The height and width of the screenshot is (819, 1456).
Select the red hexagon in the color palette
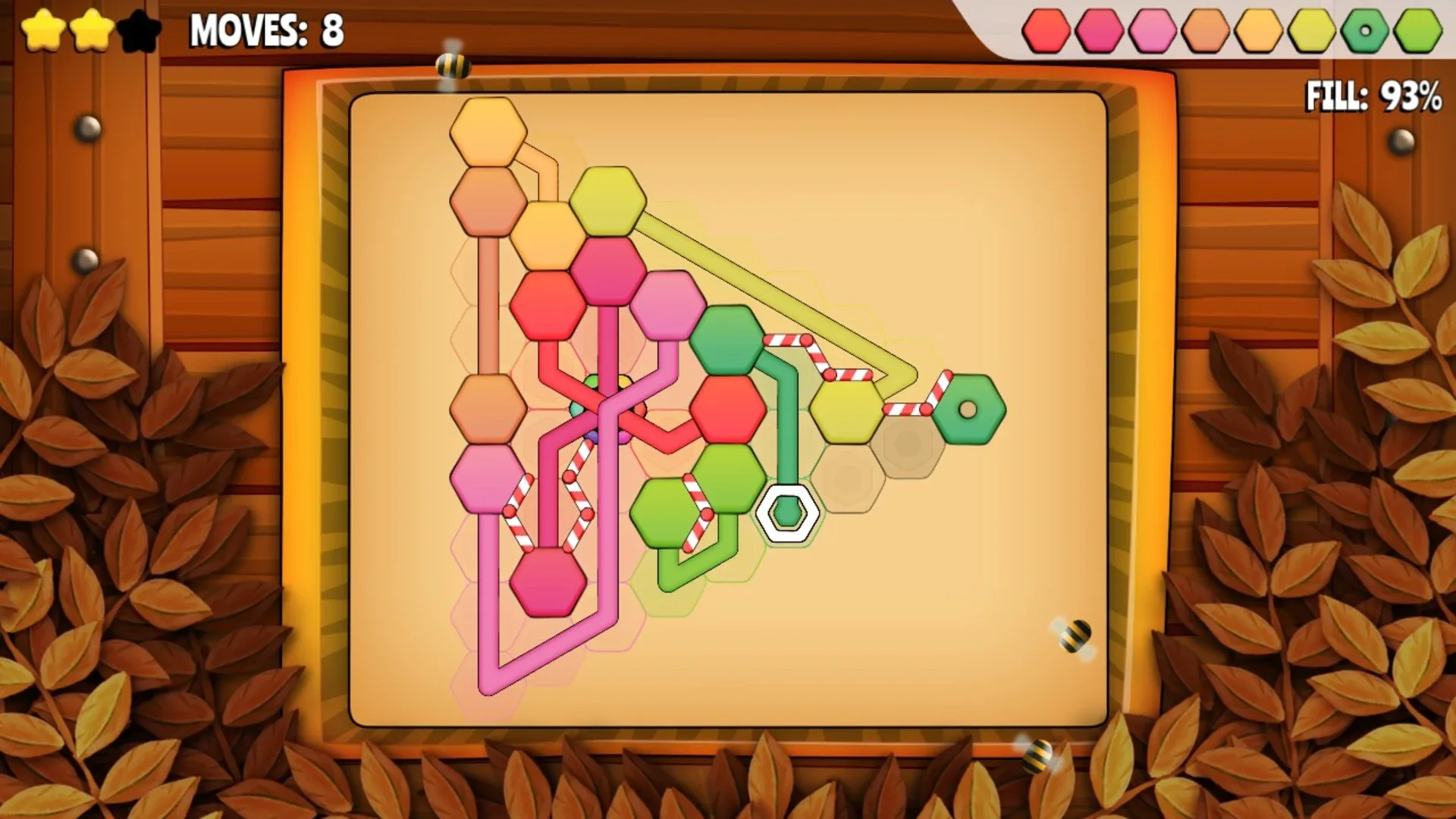tap(1047, 32)
